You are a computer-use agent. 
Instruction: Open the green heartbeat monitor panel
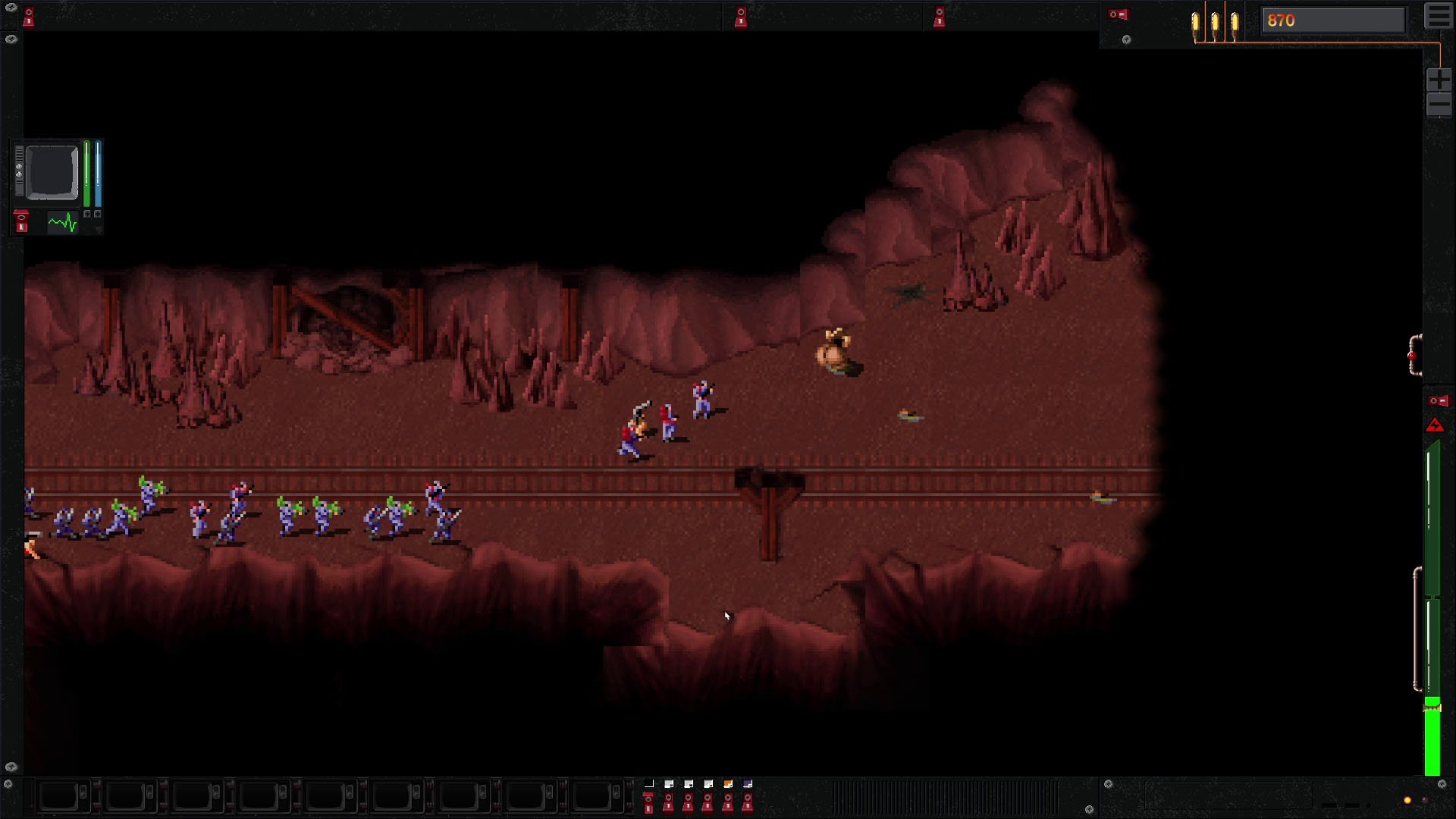tap(62, 223)
